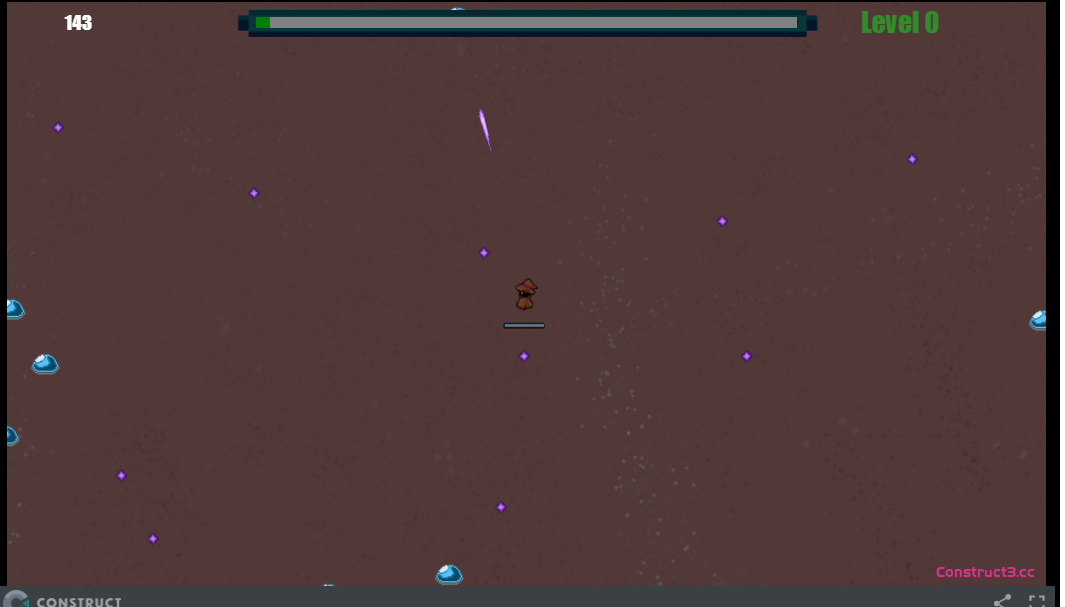Screen dimensions: 1065x607
Task: Enter fullscreen mode with the corner icon
Action: click(x=1037, y=601)
